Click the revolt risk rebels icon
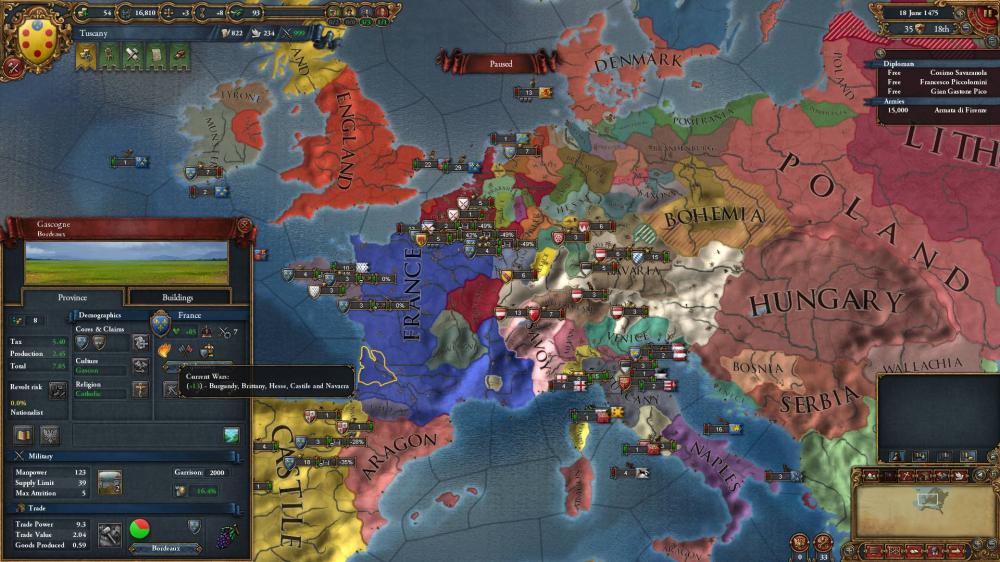The height and width of the screenshot is (562, 1000). tap(58, 390)
